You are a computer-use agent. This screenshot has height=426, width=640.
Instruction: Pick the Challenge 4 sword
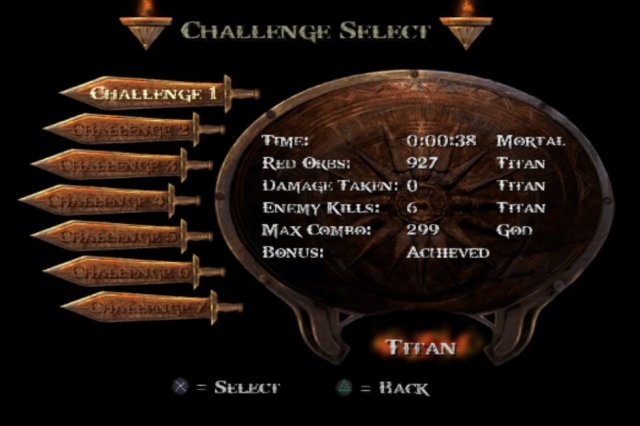106,201
